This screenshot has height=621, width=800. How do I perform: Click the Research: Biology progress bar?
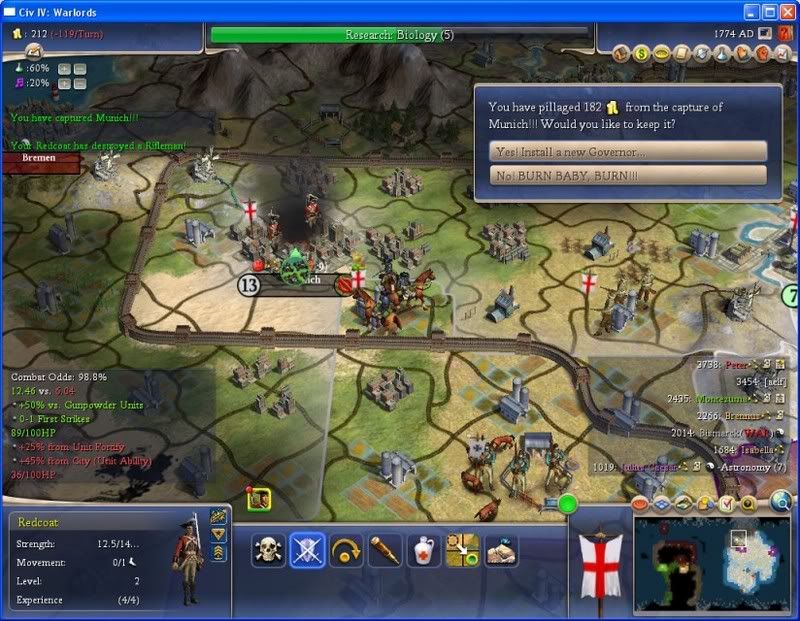pyautogui.click(x=400, y=35)
